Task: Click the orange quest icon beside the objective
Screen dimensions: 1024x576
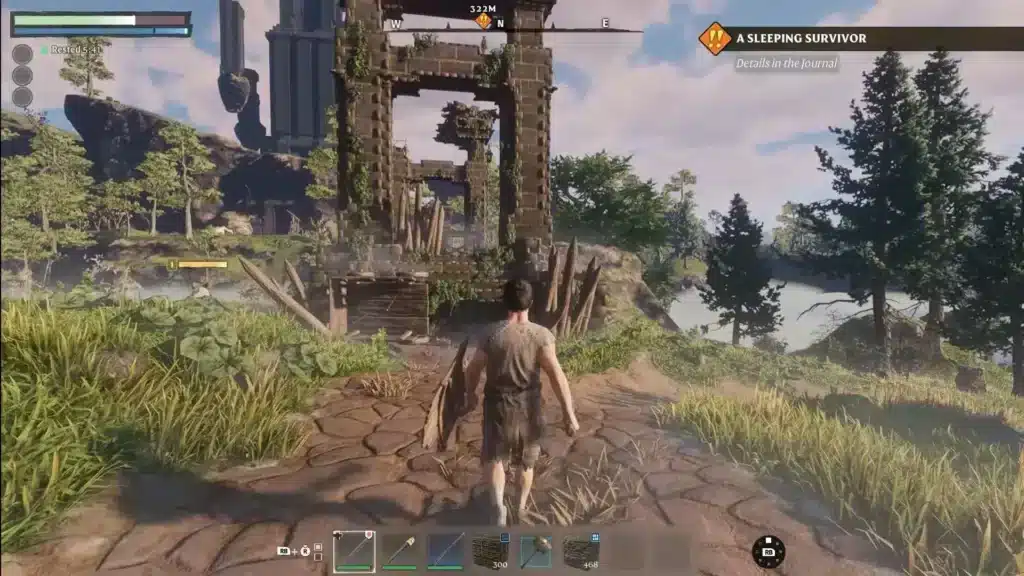Action: [x=714, y=39]
